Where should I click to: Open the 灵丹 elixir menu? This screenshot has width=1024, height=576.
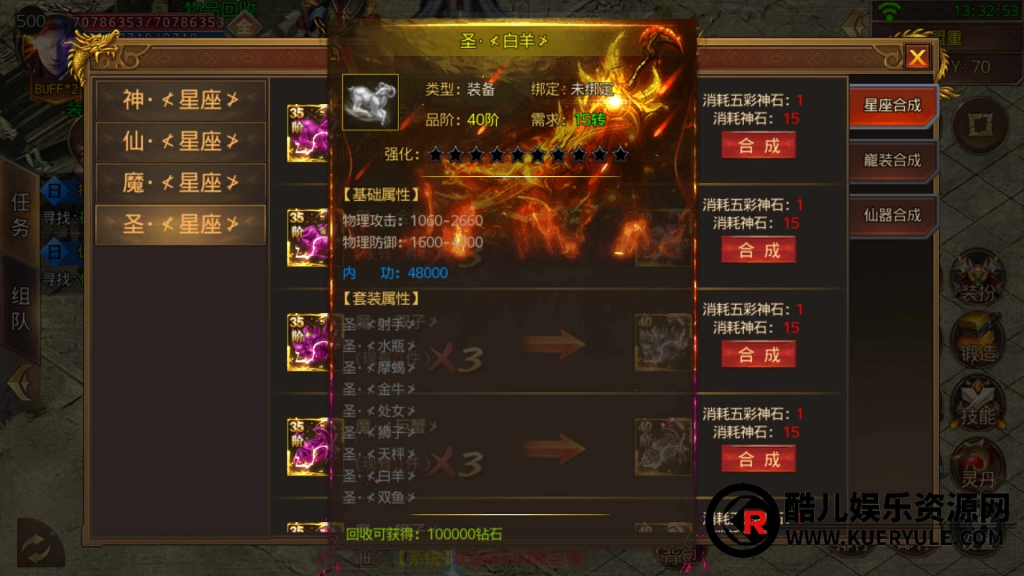tap(977, 460)
